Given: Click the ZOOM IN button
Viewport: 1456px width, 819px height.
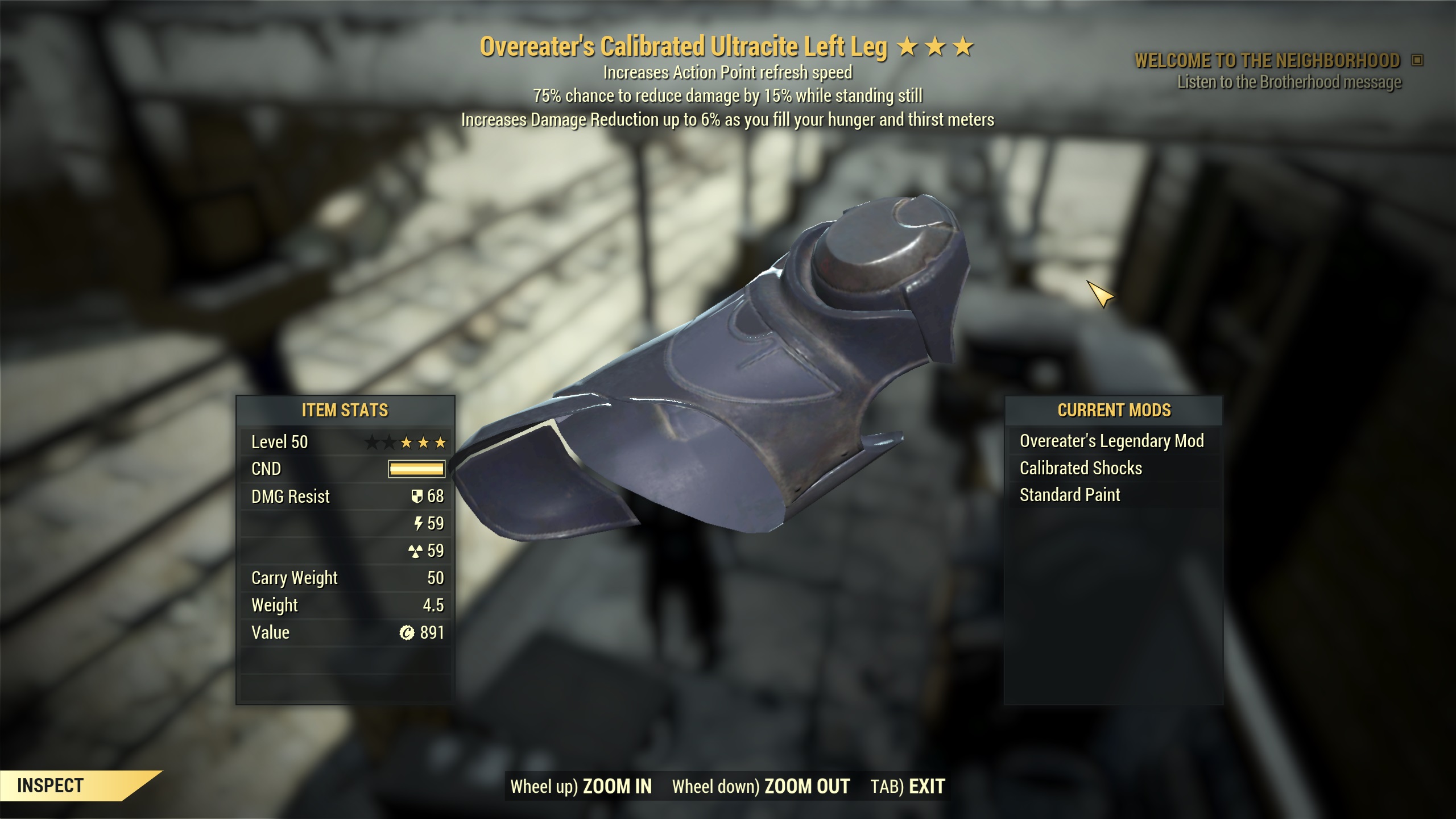Looking at the screenshot, I should (x=617, y=786).
